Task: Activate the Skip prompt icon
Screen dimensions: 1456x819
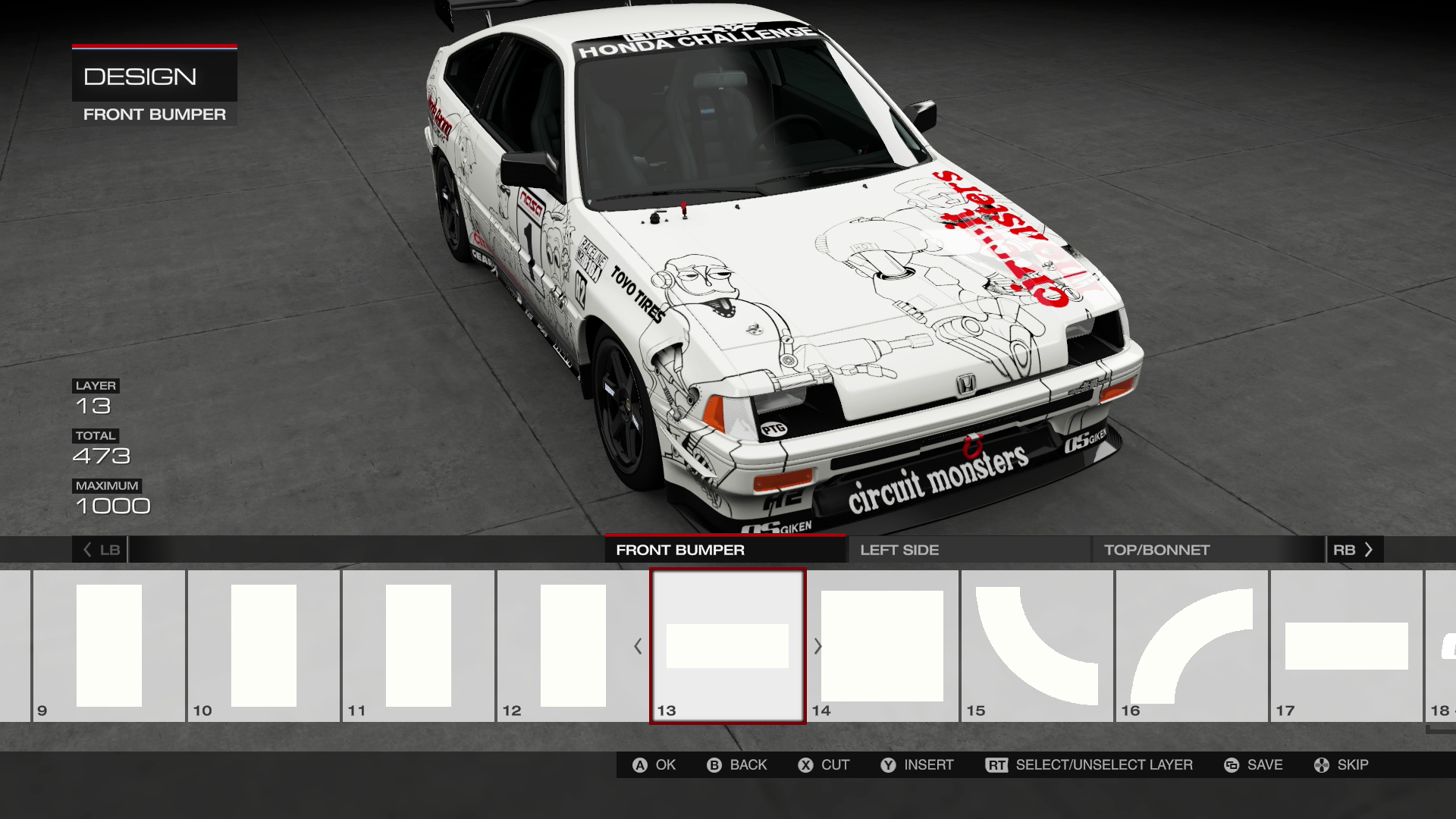Action: [x=1320, y=765]
